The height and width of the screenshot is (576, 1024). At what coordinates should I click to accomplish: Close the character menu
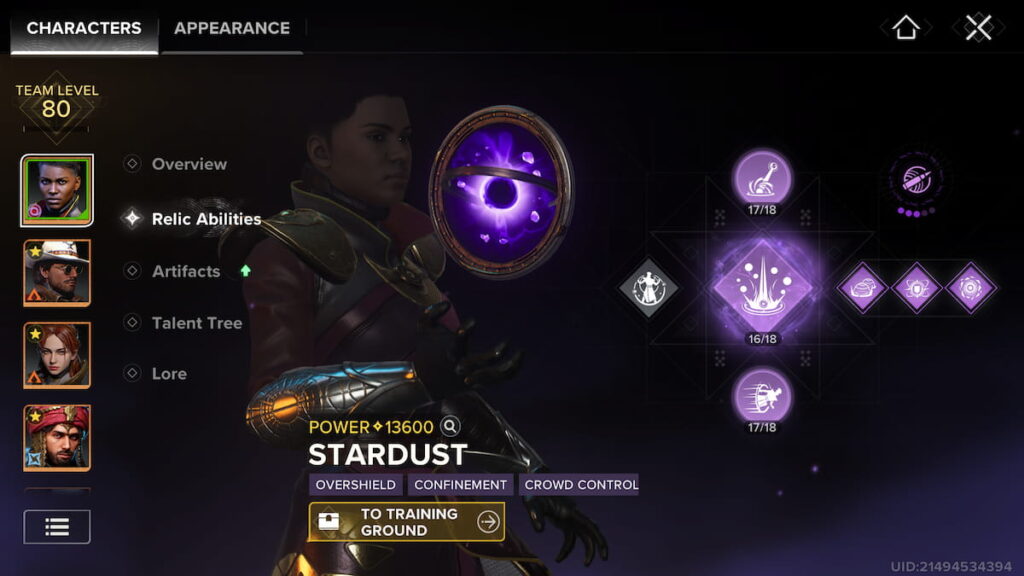(978, 28)
